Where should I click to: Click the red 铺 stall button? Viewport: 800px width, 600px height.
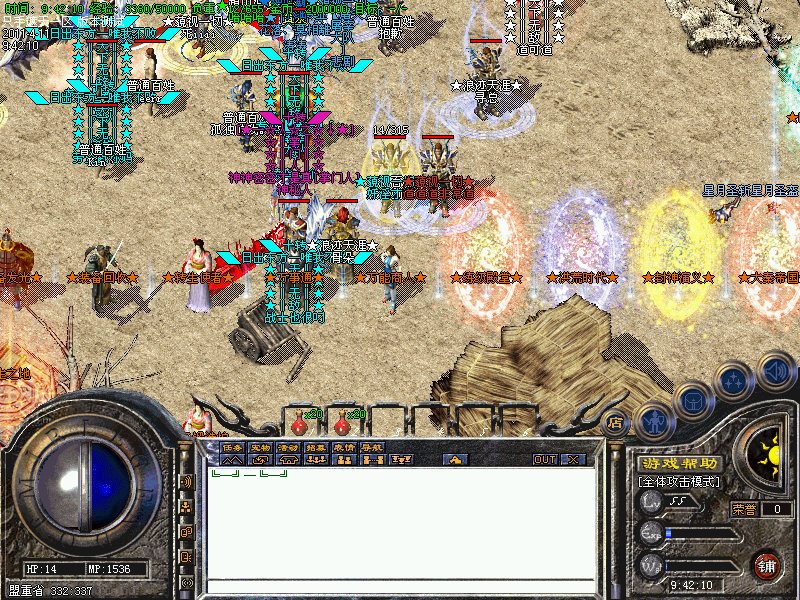(767, 565)
